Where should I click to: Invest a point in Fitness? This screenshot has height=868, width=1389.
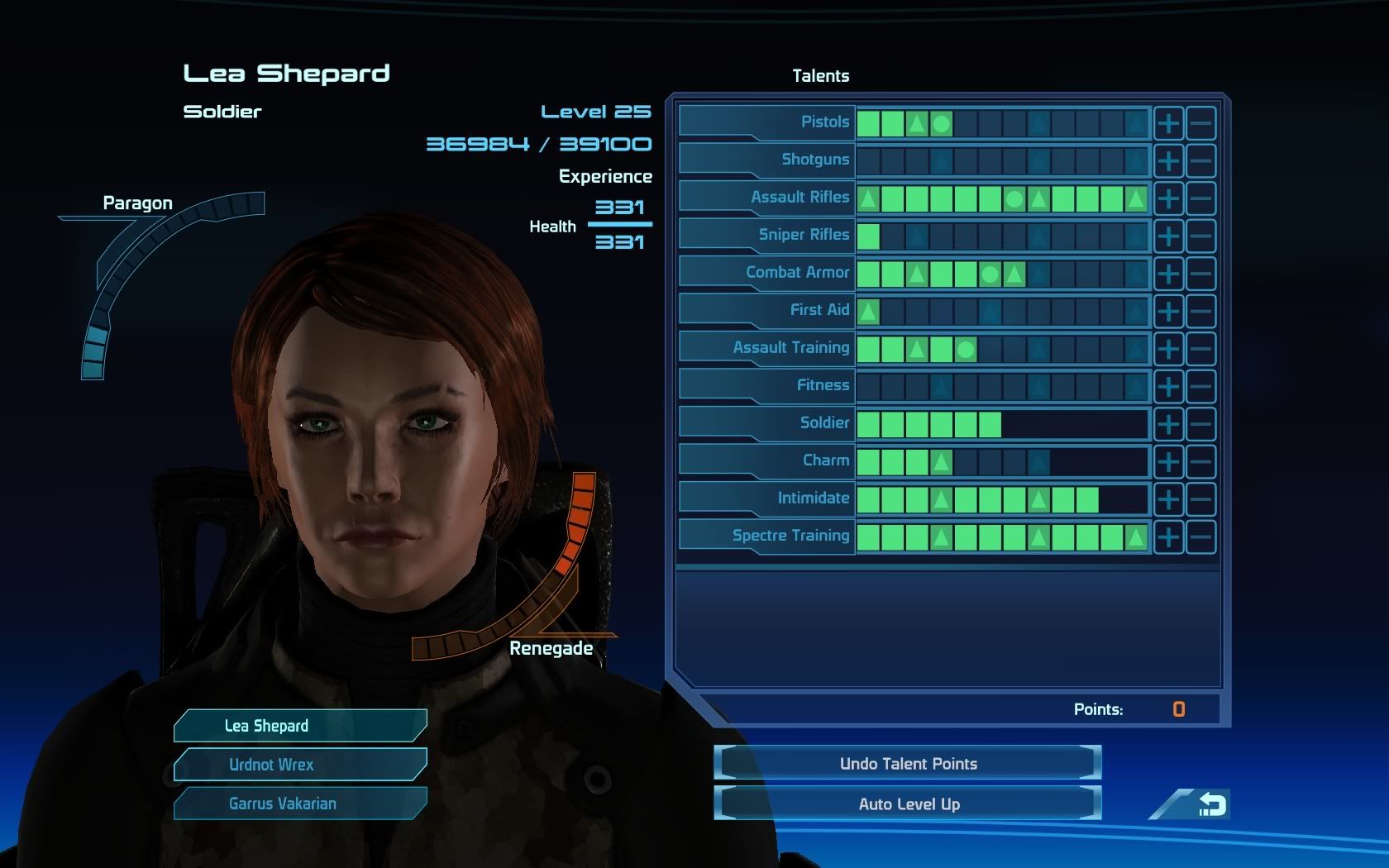pyautogui.click(x=1168, y=386)
